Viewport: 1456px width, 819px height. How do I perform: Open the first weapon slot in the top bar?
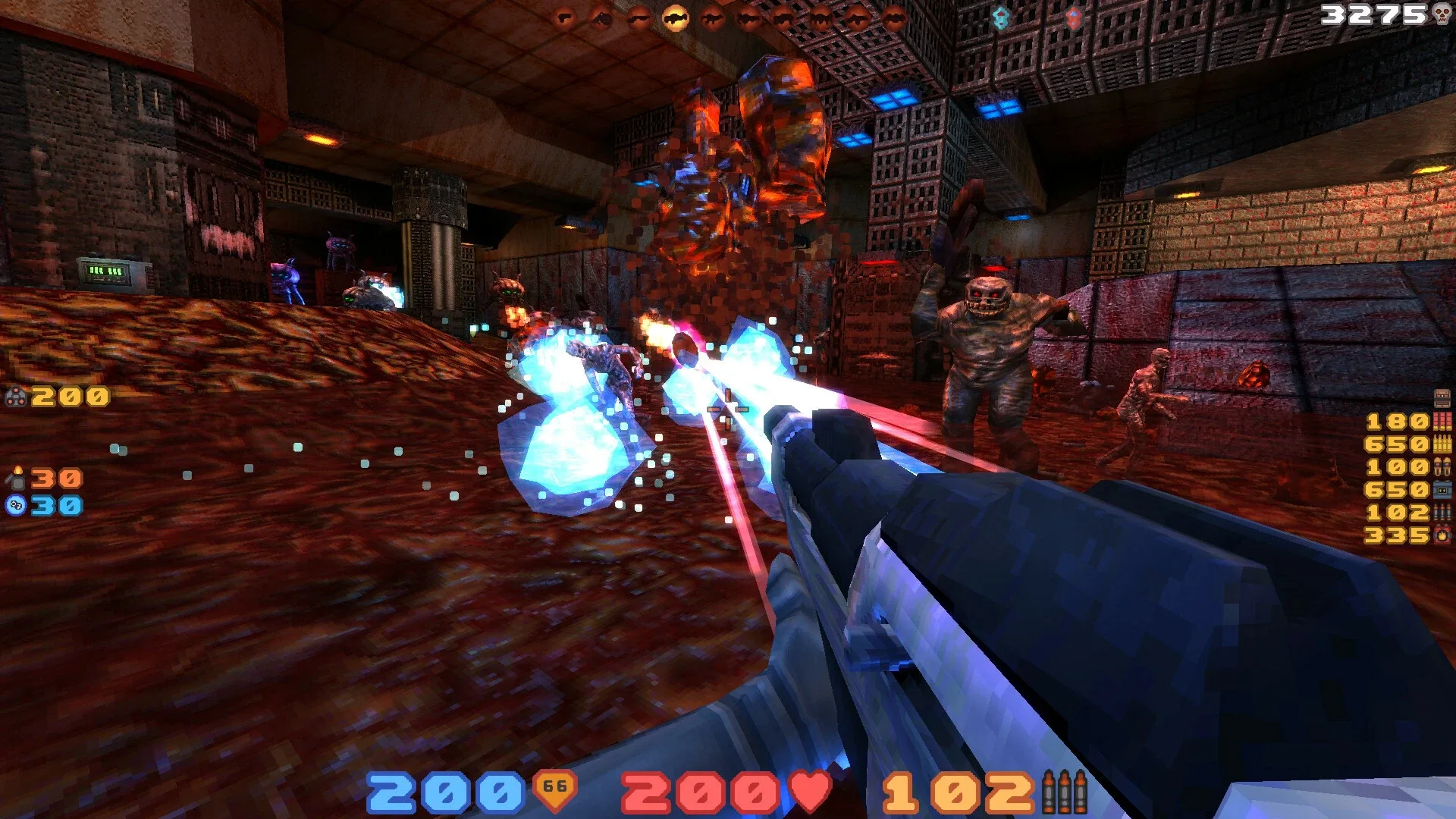pos(563,17)
